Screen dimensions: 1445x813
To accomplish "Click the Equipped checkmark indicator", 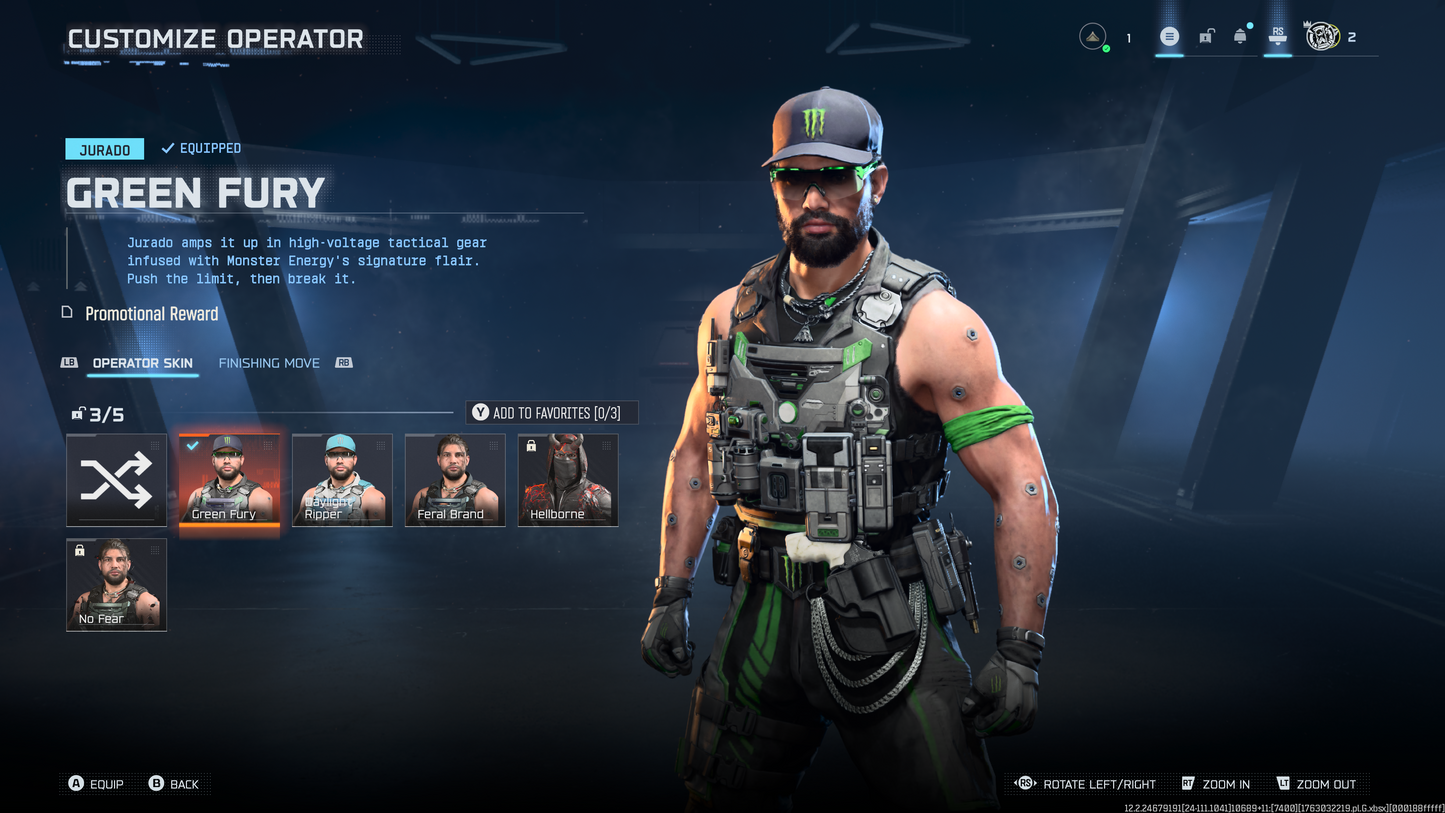I will coord(166,147).
